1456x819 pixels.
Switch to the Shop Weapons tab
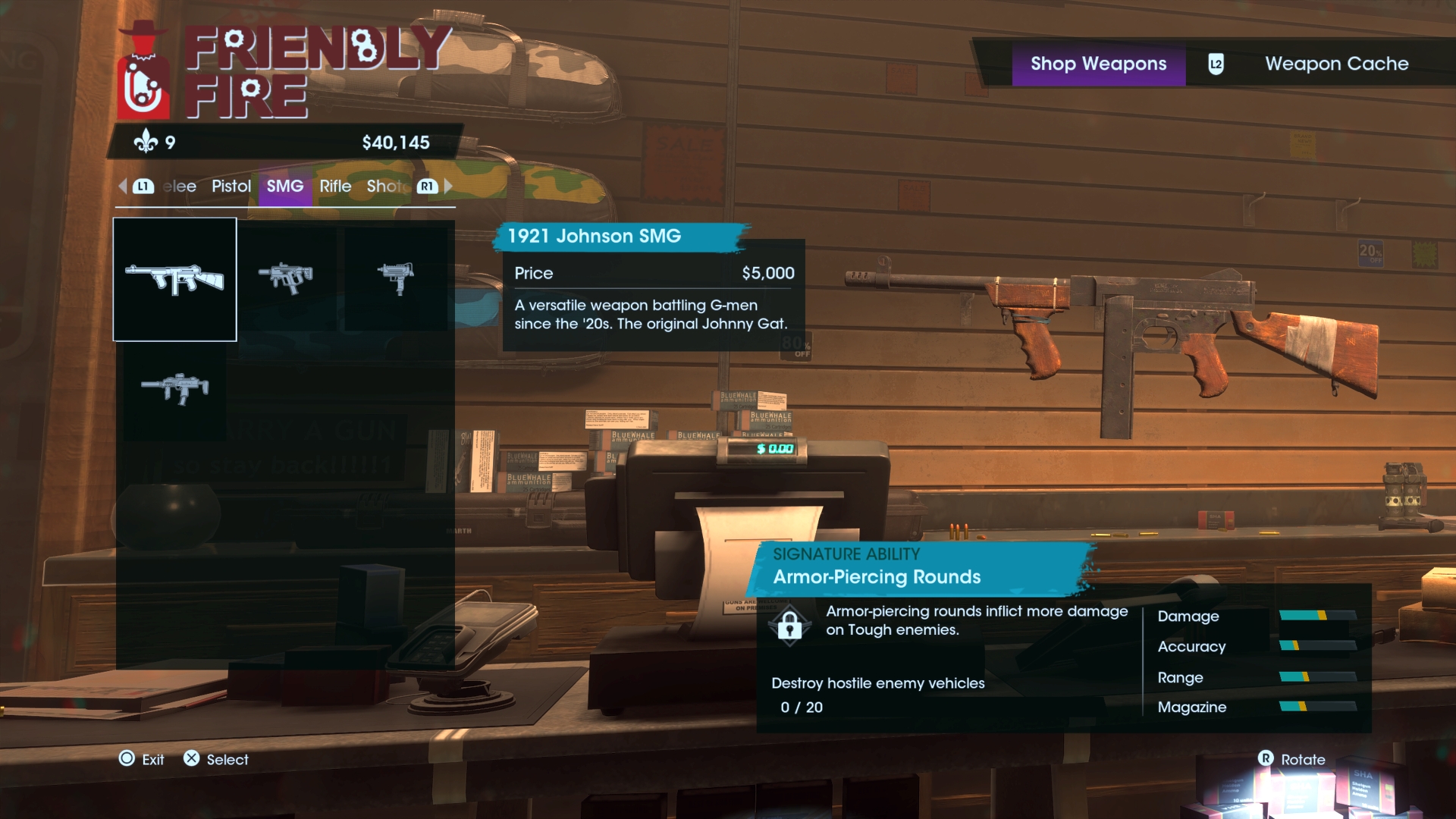pyautogui.click(x=1098, y=64)
